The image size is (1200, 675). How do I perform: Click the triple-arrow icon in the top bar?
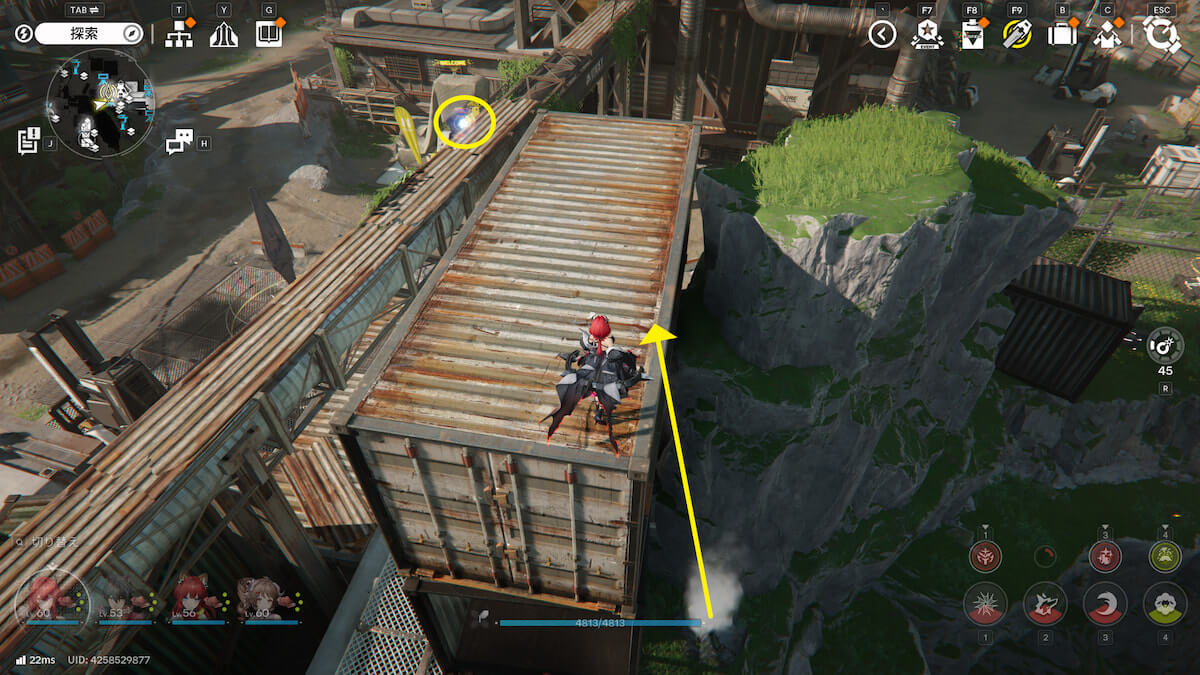point(224,35)
